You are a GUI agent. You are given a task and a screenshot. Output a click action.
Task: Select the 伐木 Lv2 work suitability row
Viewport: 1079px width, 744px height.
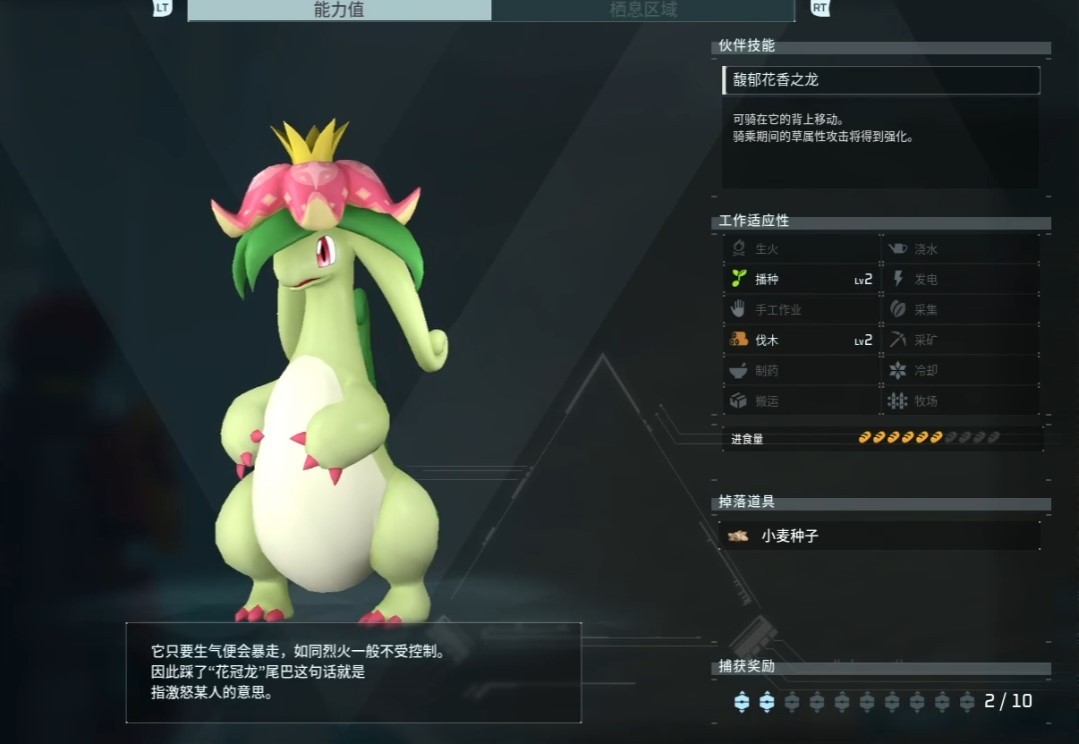[x=802, y=340]
